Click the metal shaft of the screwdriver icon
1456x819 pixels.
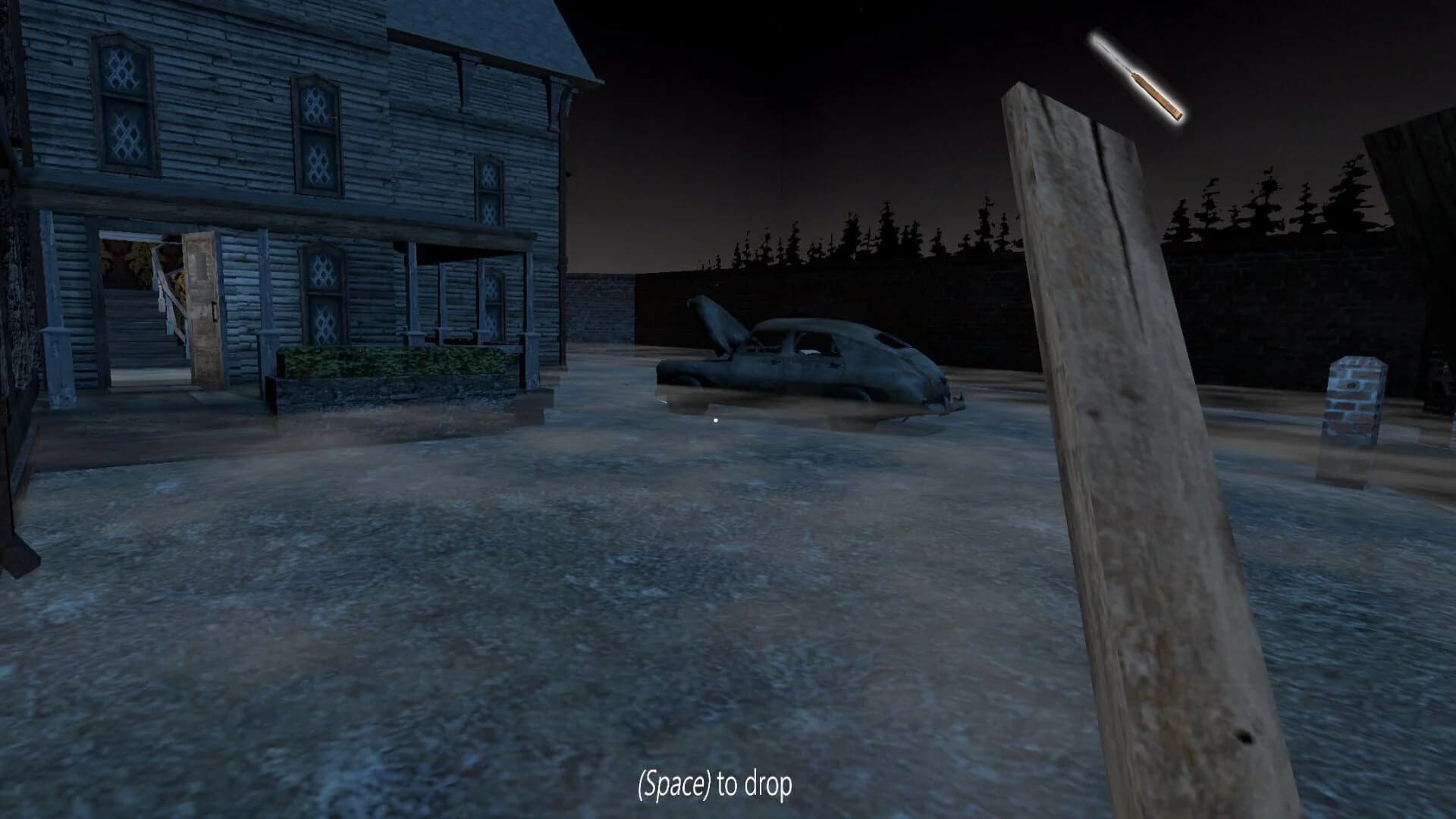1111,53
